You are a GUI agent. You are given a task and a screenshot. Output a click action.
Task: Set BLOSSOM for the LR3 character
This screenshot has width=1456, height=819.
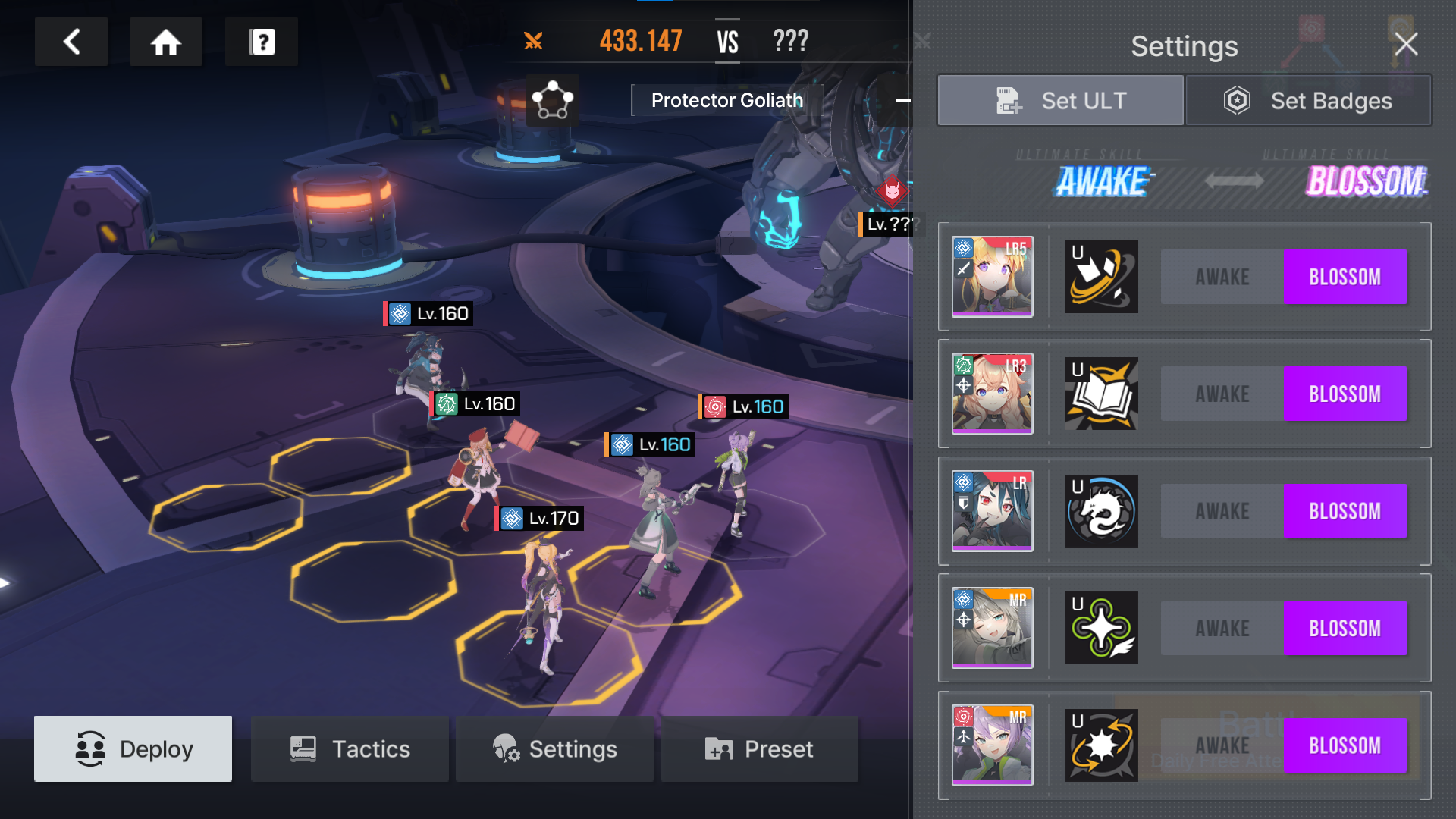(1345, 394)
